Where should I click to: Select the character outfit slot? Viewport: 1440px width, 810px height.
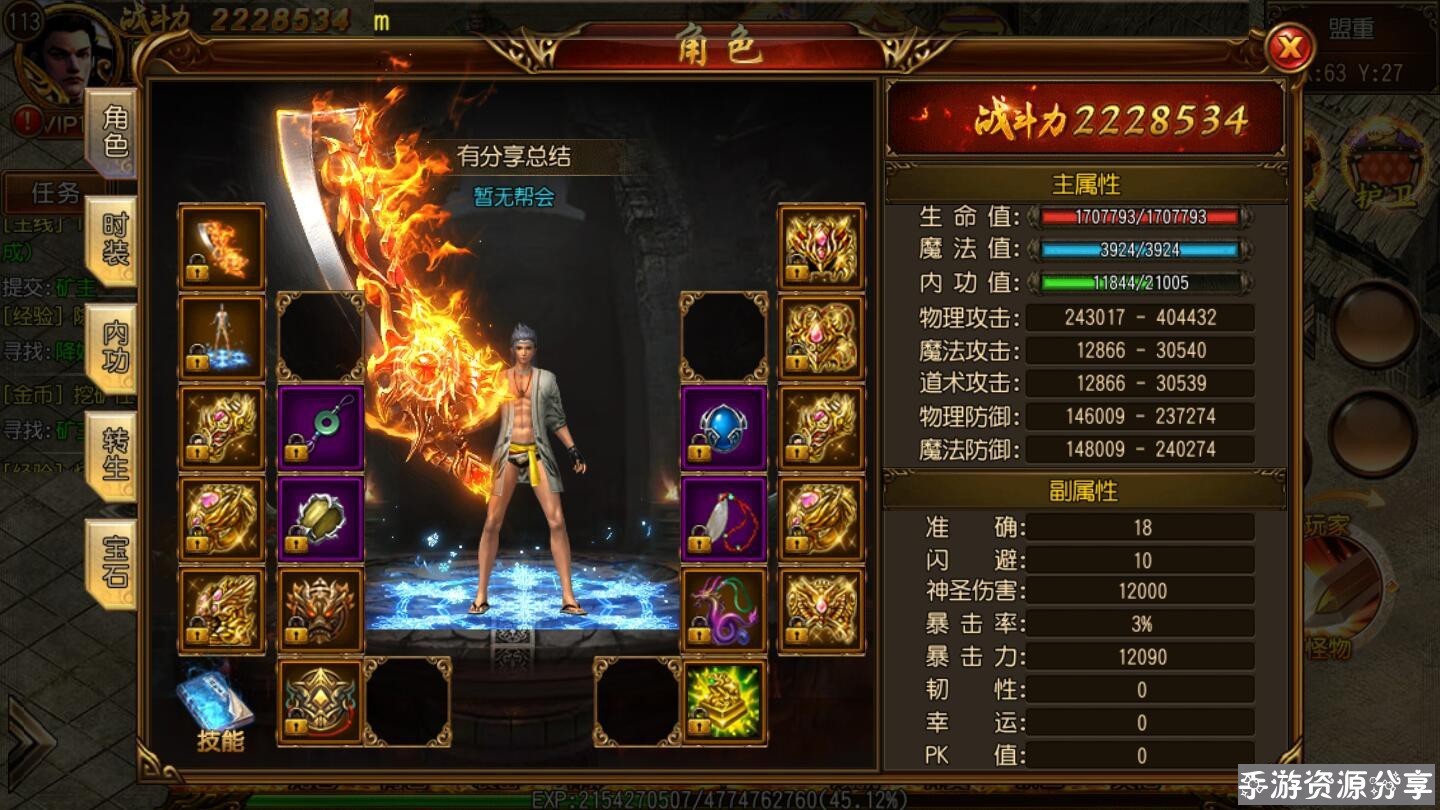(221, 337)
